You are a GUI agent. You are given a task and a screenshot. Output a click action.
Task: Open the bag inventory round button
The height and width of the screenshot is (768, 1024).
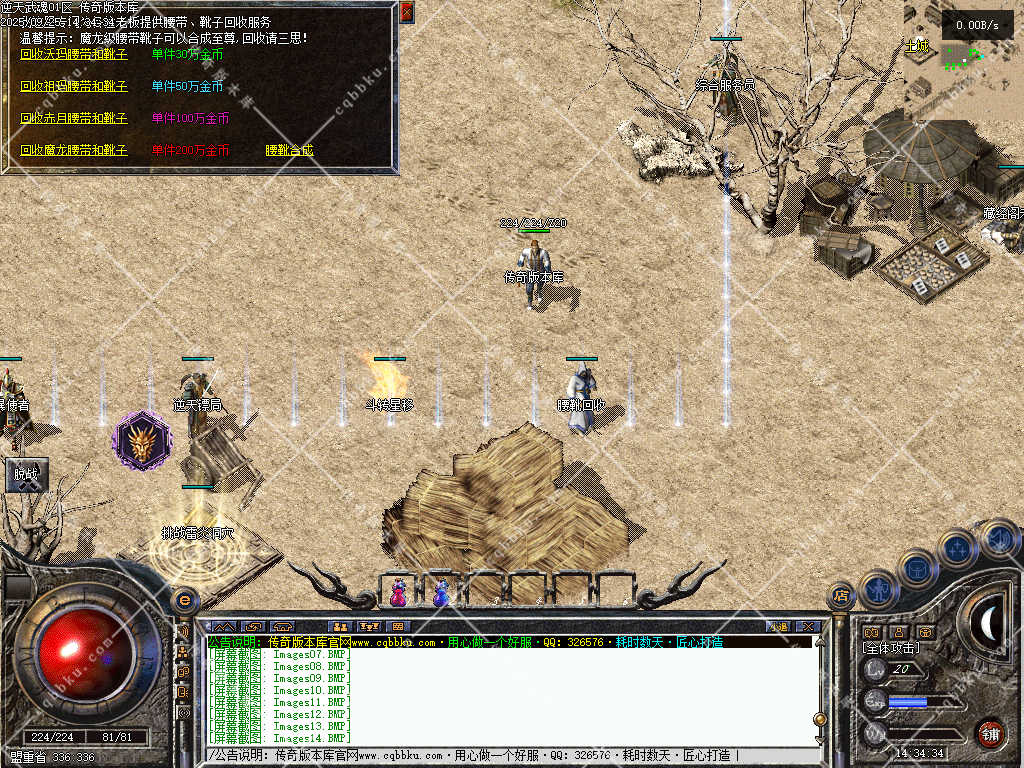coord(917,568)
